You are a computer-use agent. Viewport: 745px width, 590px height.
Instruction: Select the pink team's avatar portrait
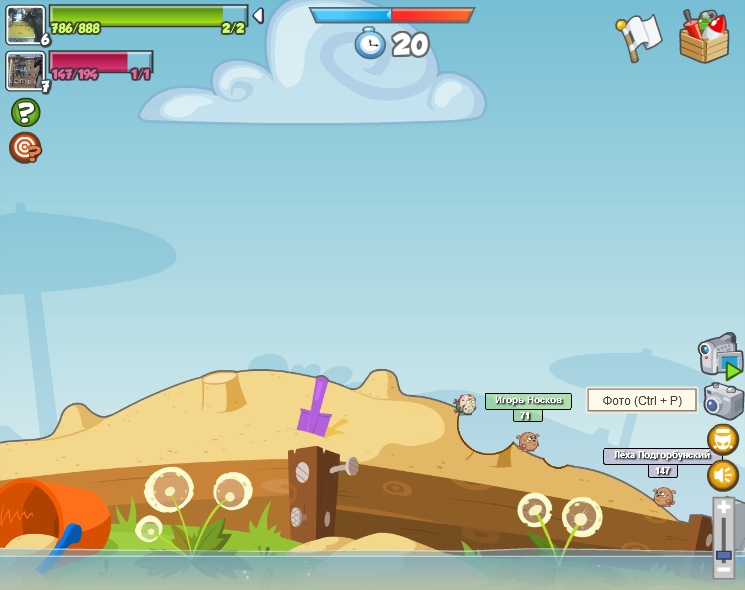point(24,70)
